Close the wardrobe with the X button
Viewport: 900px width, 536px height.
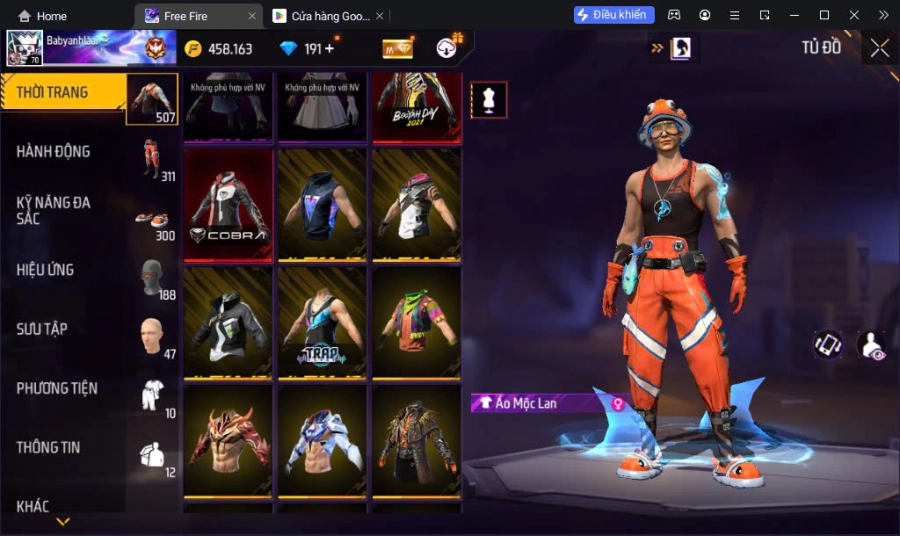[x=879, y=48]
